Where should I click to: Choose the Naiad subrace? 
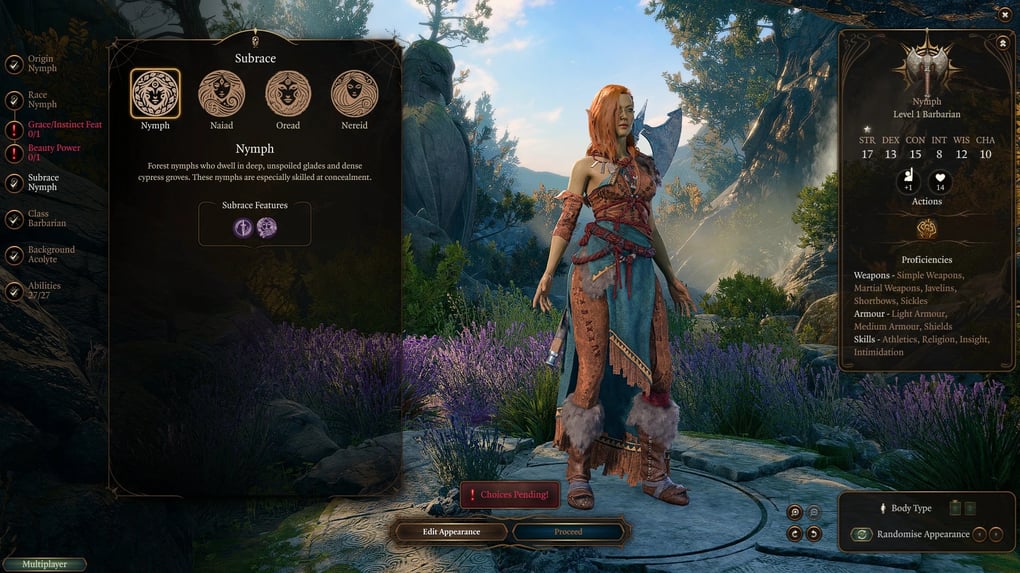(x=221, y=94)
